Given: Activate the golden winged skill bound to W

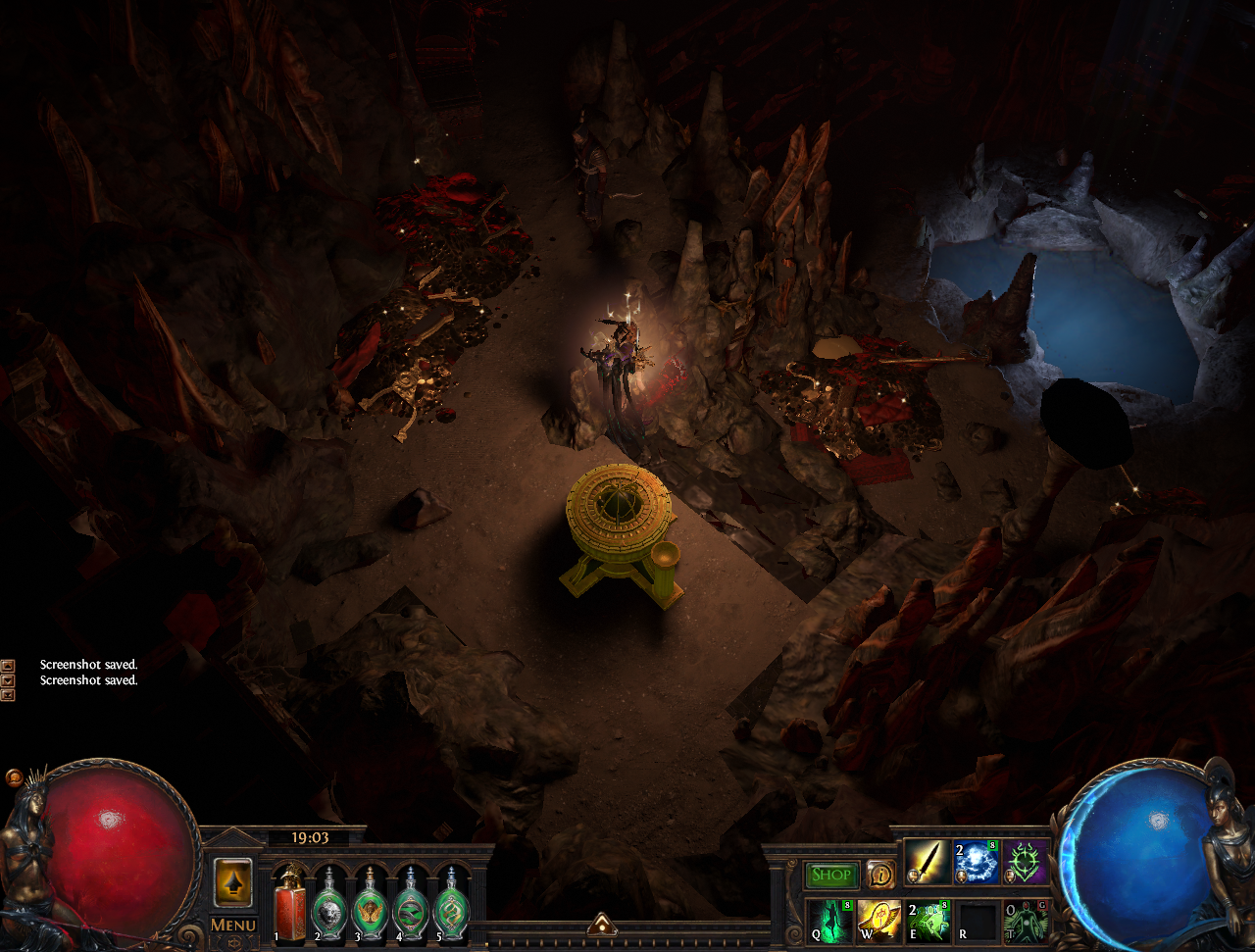Looking at the screenshot, I should (878, 921).
